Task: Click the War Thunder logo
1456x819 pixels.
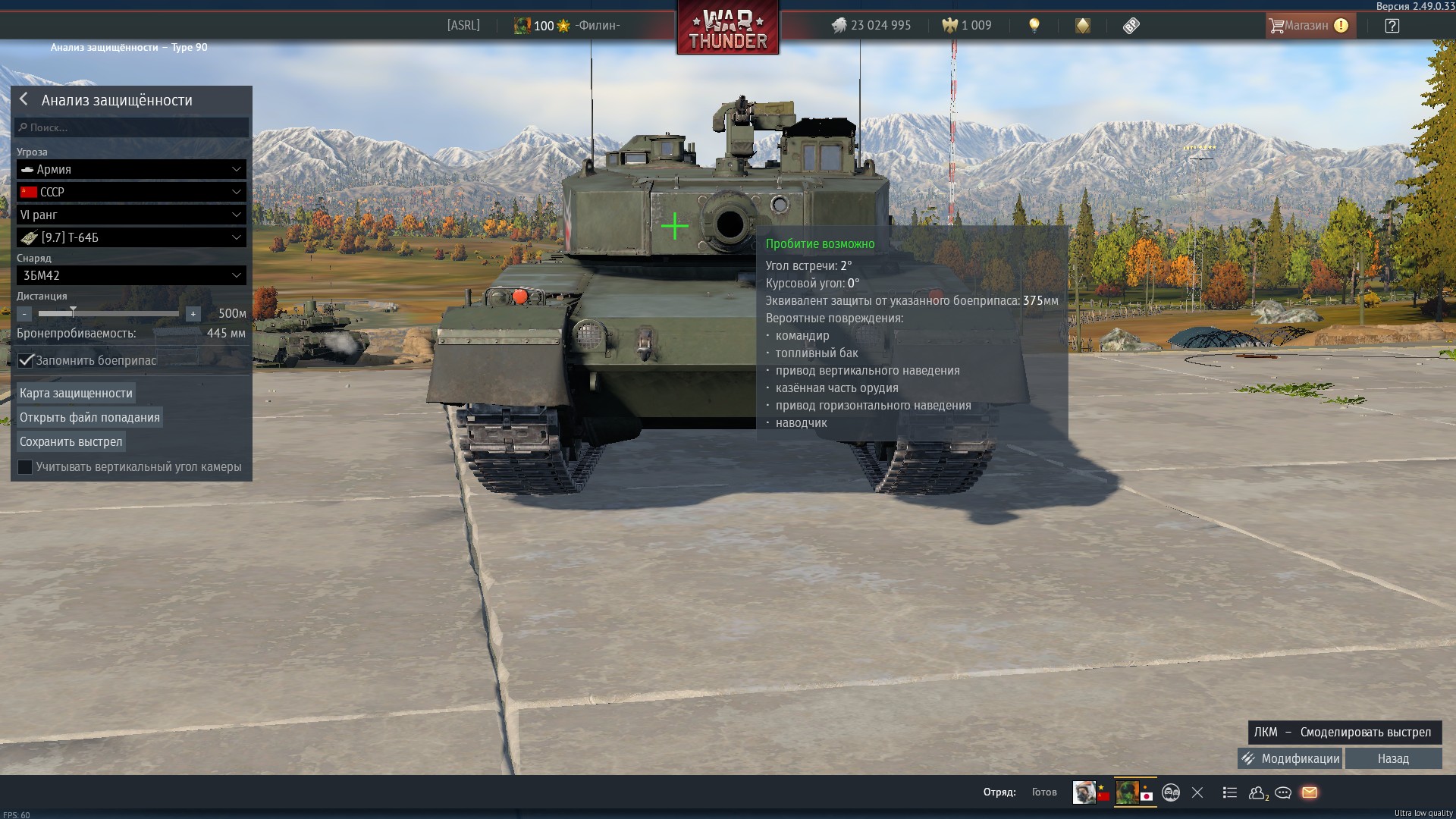Action: pos(727,29)
